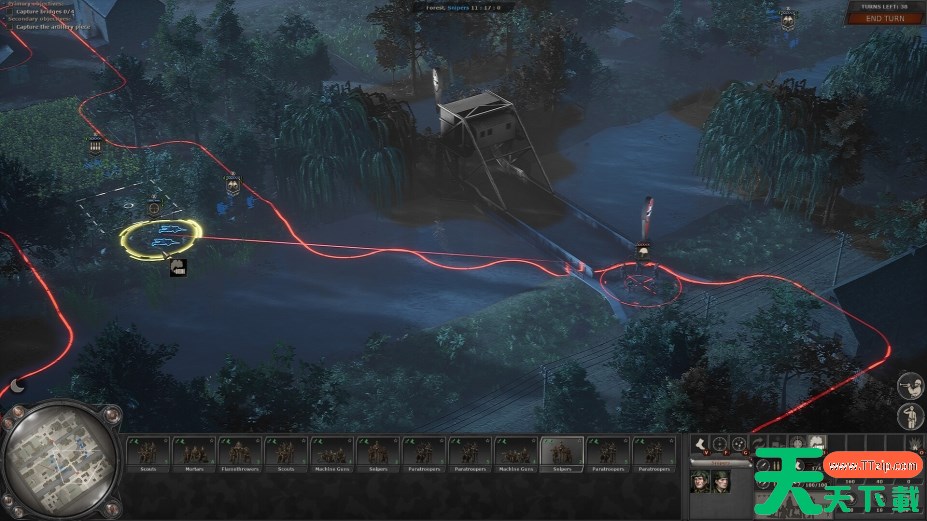Select the Mortars unit card
Viewport: 927px width, 521px height.
pos(194,454)
